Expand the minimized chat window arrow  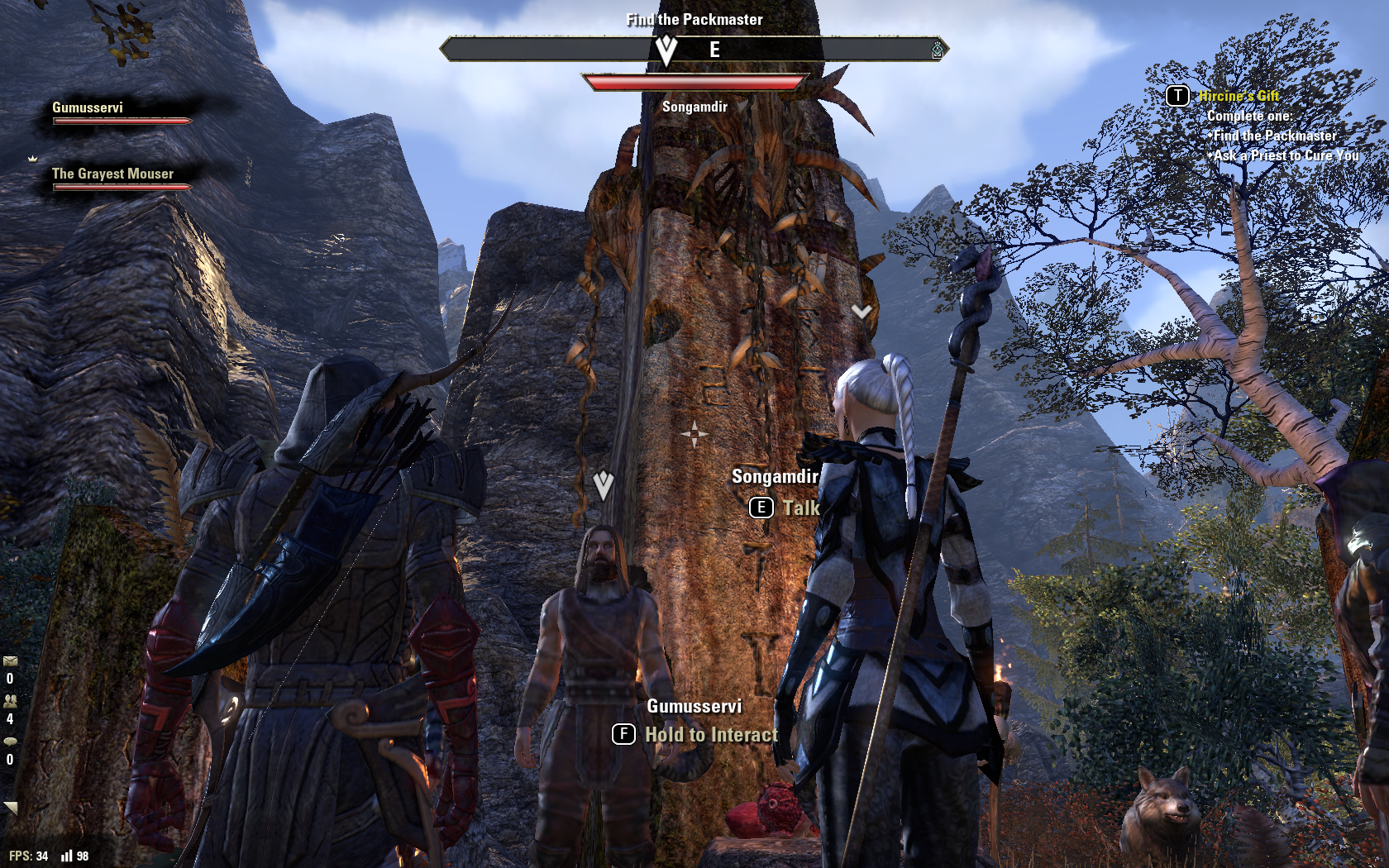pos(11,808)
